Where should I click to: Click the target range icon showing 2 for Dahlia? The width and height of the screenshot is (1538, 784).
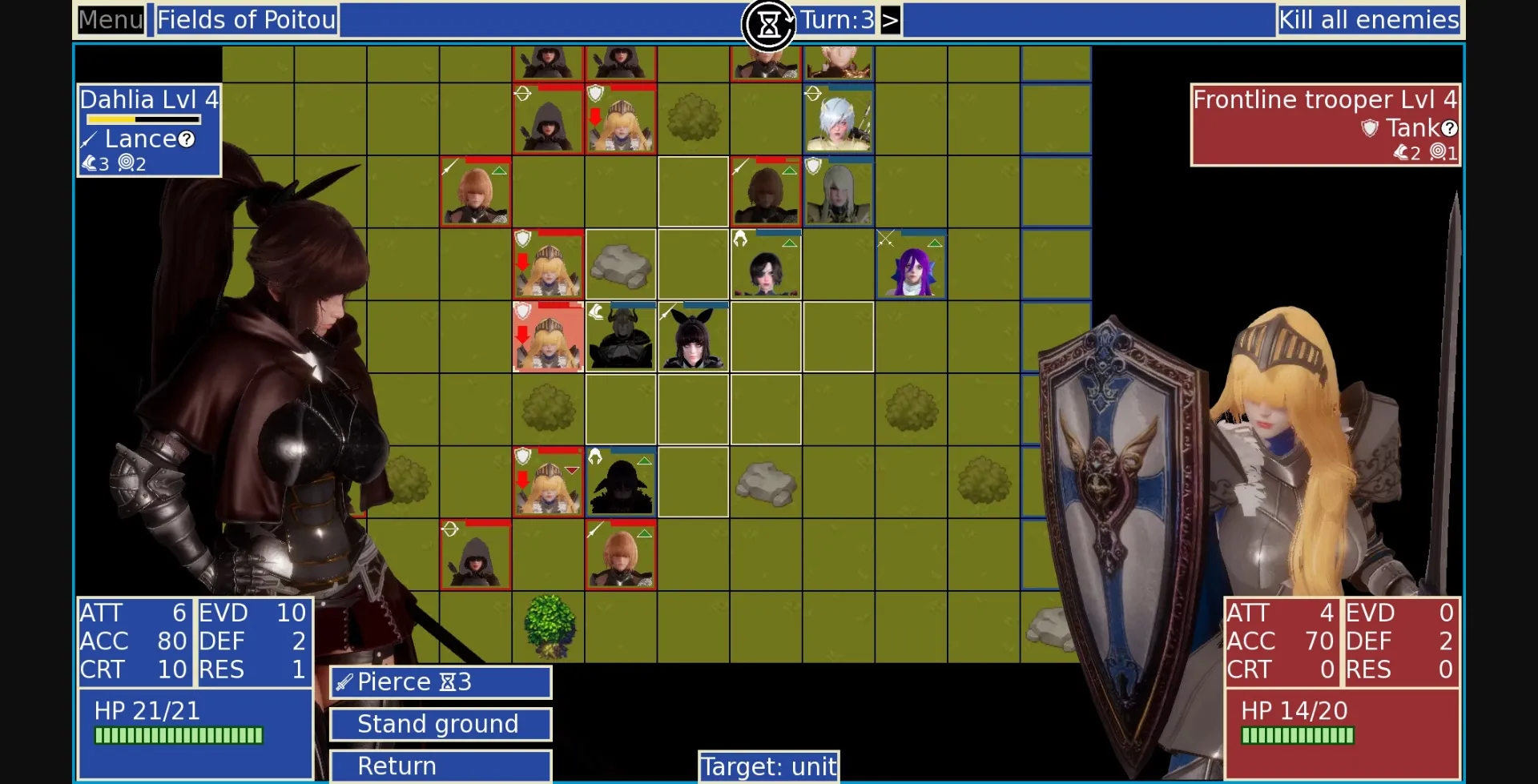[x=126, y=163]
